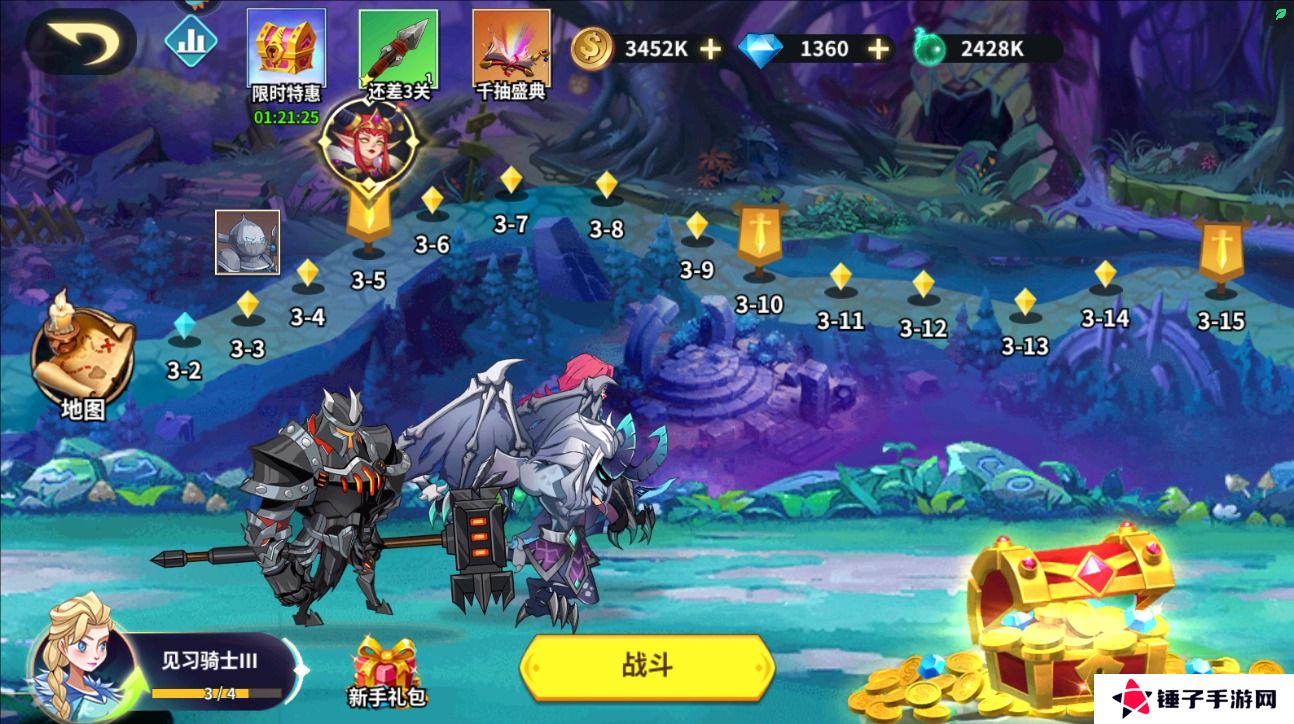Open the blue mountain rankings icon

tap(190, 41)
